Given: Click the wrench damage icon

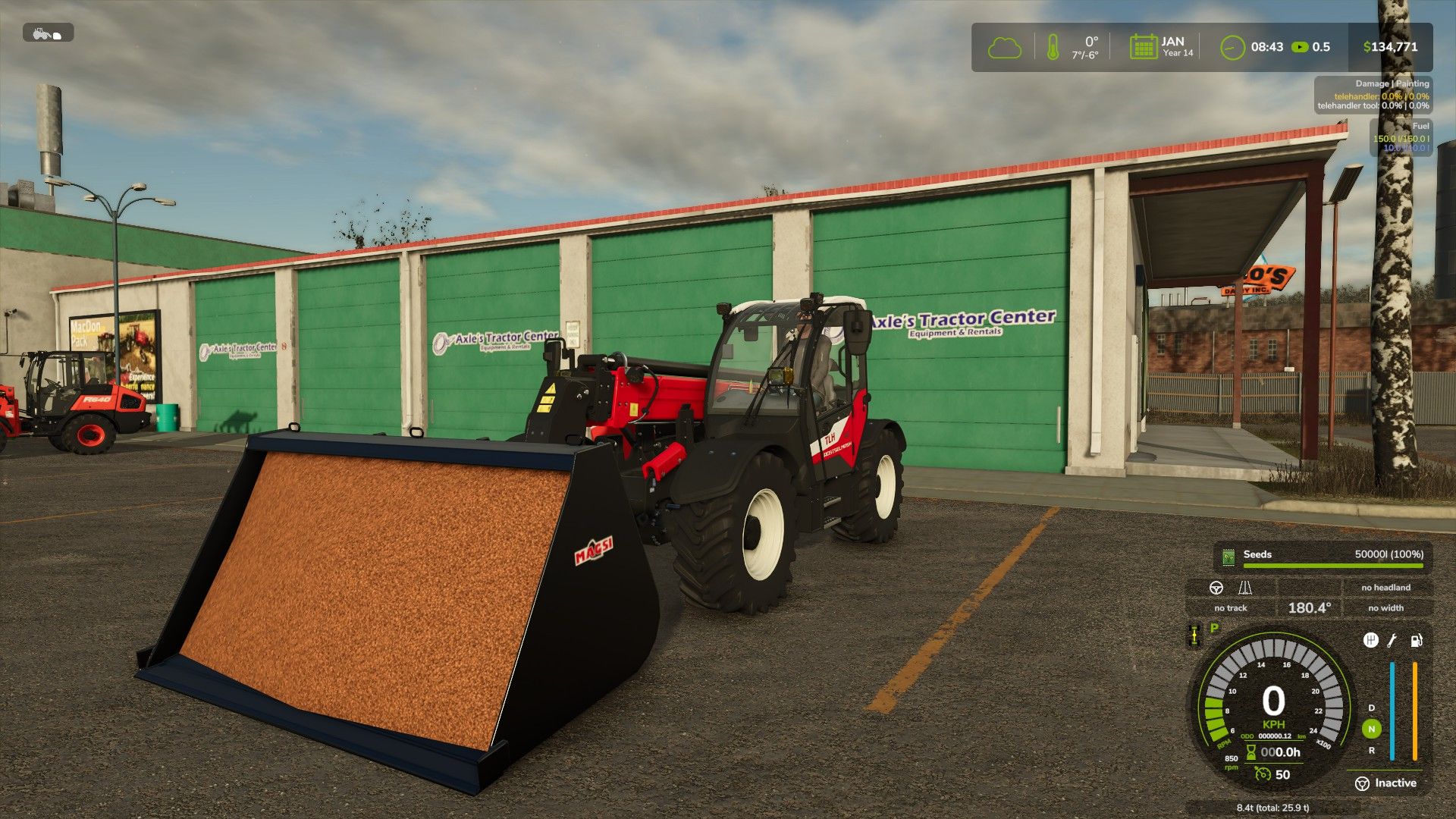Looking at the screenshot, I should (1392, 641).
